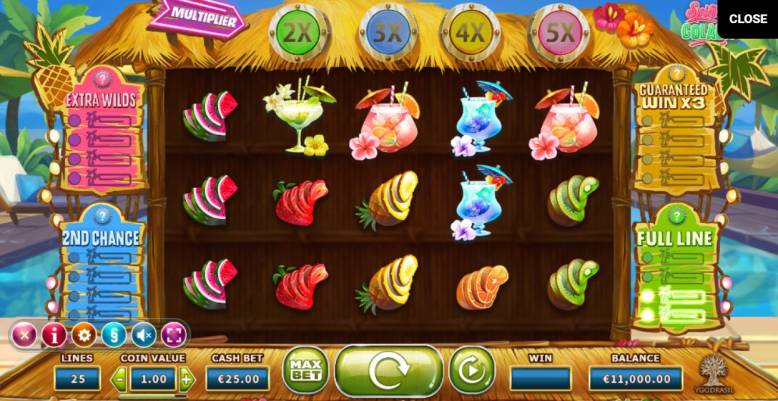Increase the coin value with the plus arrow
The width and height of the screenshot is (778, 401).
186,379
